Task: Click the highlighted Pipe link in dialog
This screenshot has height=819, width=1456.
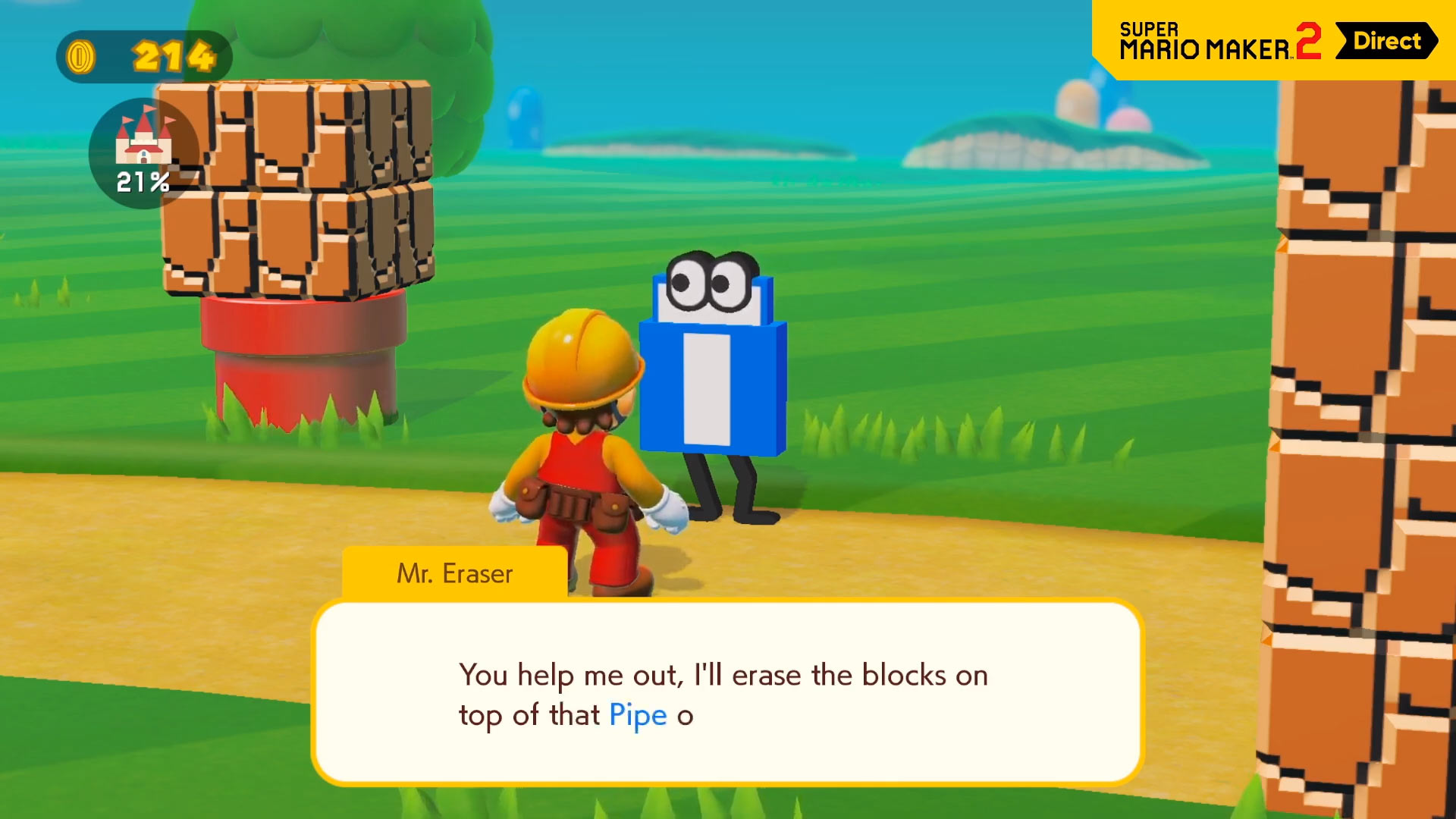Action: coord(637,714)
